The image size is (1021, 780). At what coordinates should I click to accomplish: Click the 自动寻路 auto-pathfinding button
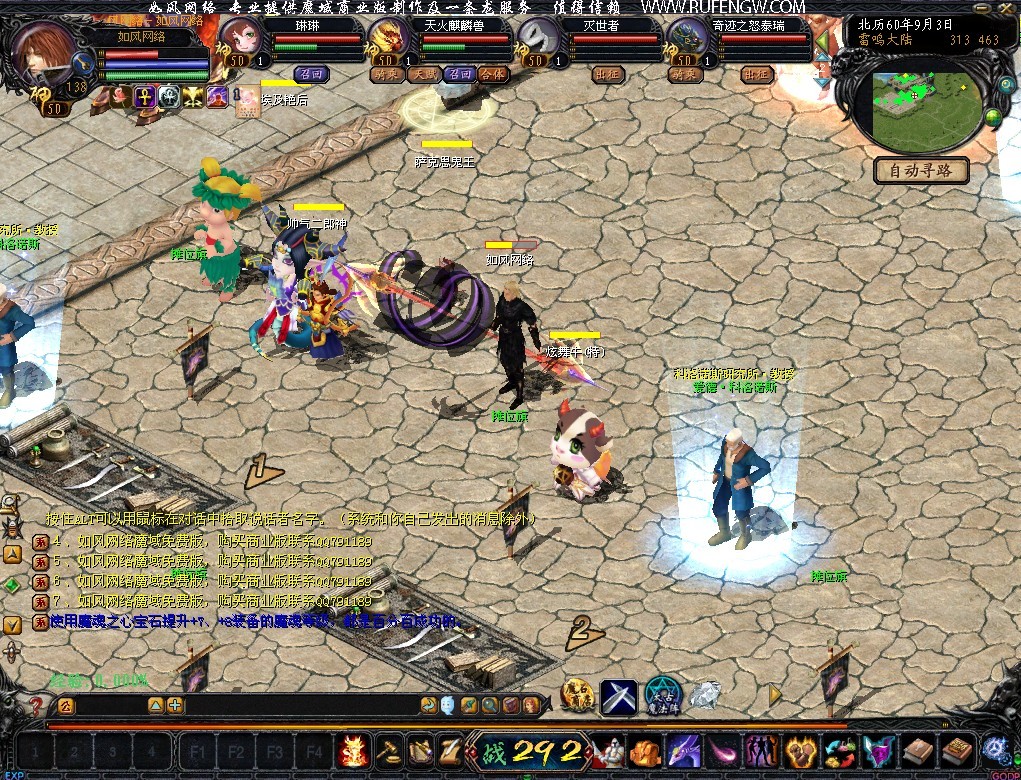(x=921, y=170)
